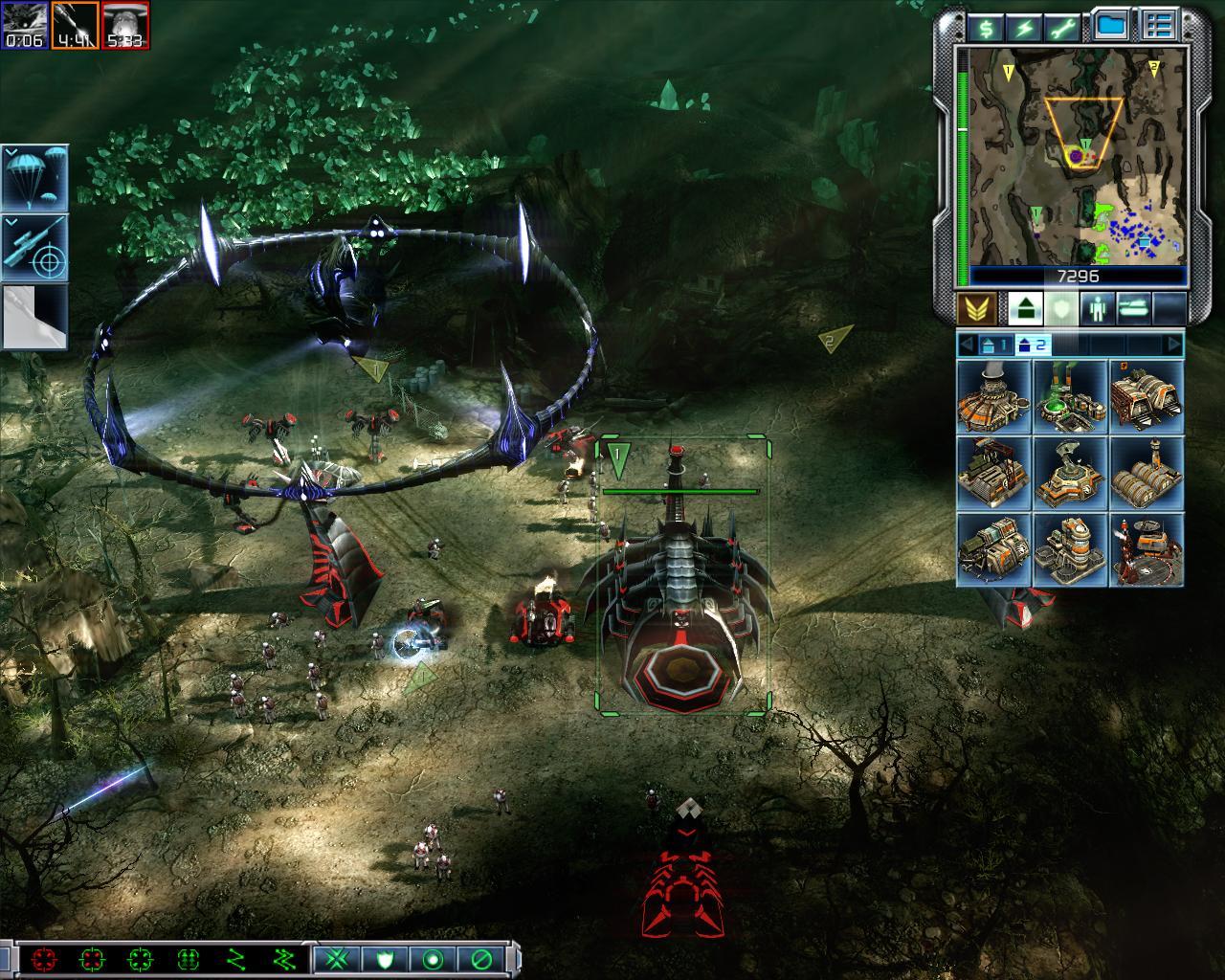Set the aggressive stance crossed-arrows button
This screenshot has height=980, width=1225.
point(337,958)
